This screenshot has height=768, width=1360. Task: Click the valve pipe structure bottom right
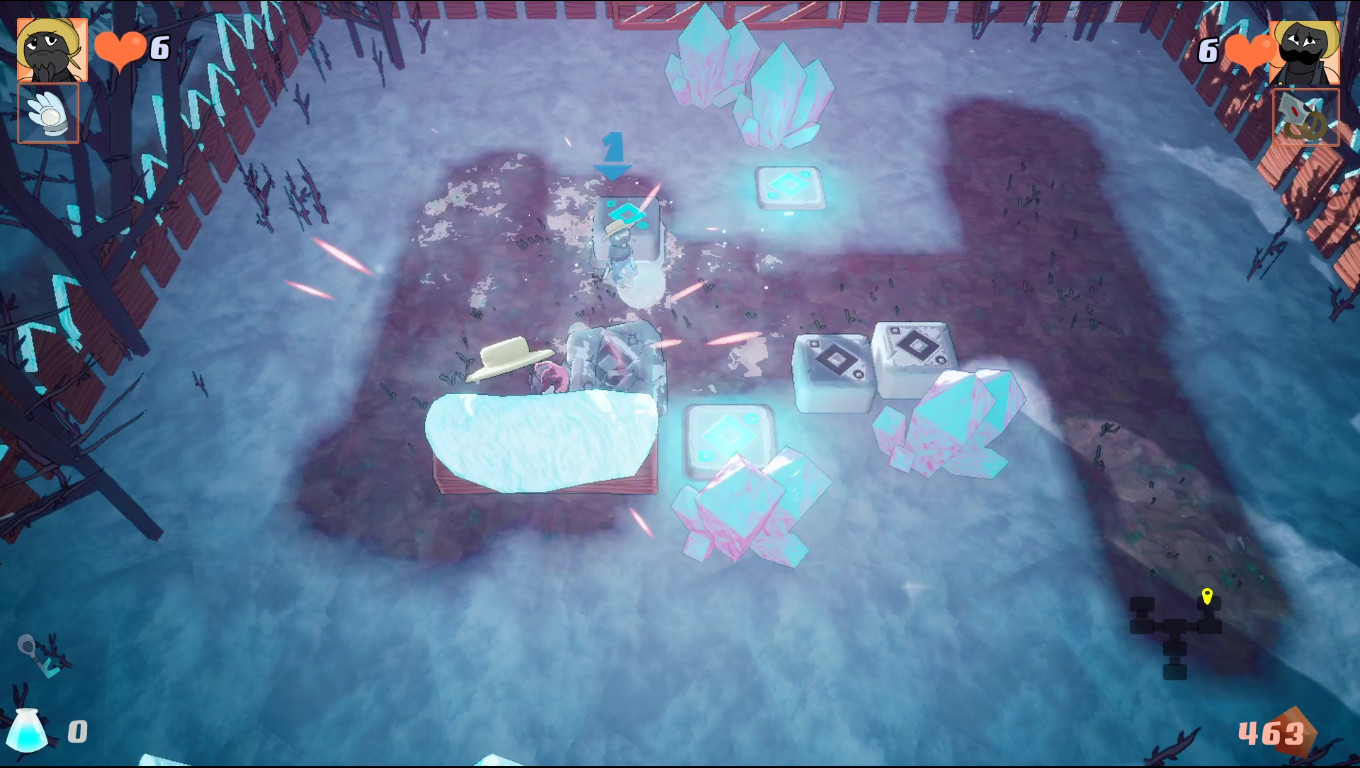coord(1175,630)
